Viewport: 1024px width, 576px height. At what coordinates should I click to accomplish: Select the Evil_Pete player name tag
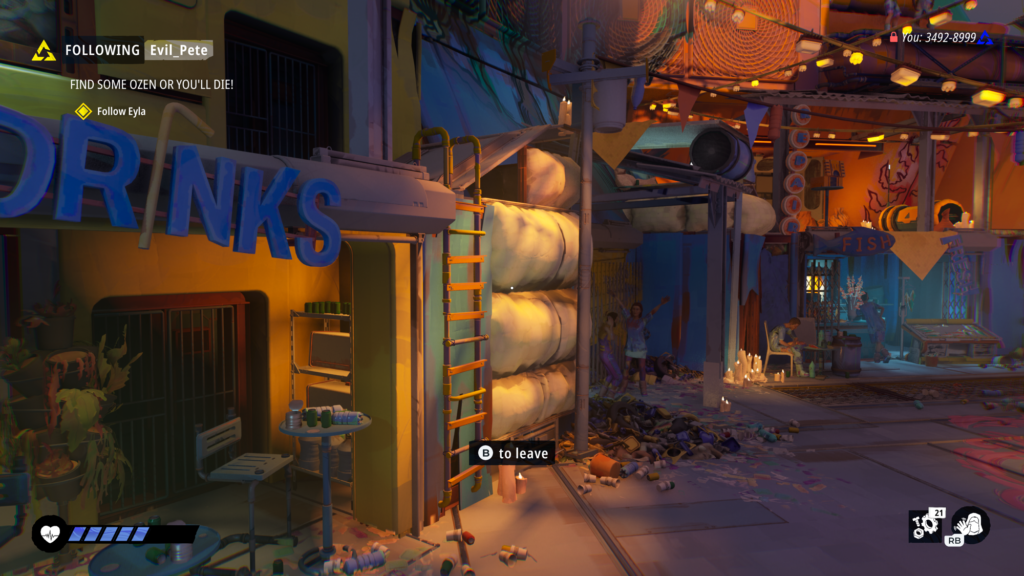178,50
